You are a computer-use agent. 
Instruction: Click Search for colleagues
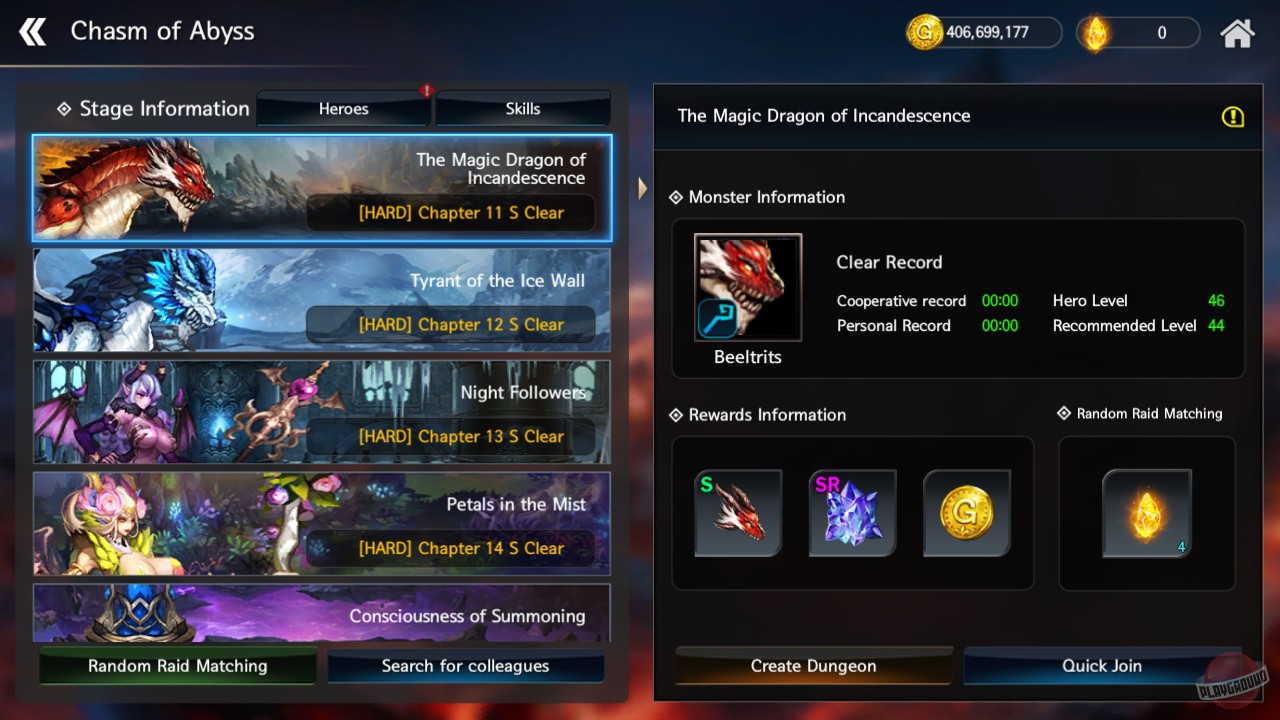(466, 665)
